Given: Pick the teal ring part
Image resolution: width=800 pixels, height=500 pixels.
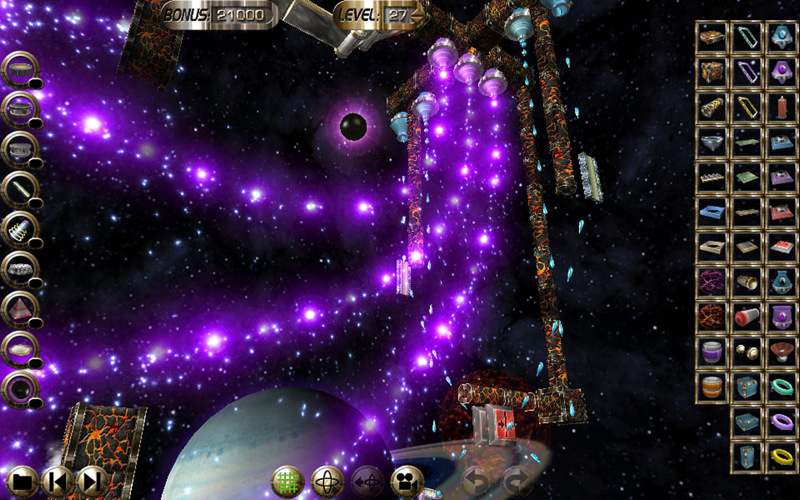Looking at the screenshot, I should (x=780, y=386).
